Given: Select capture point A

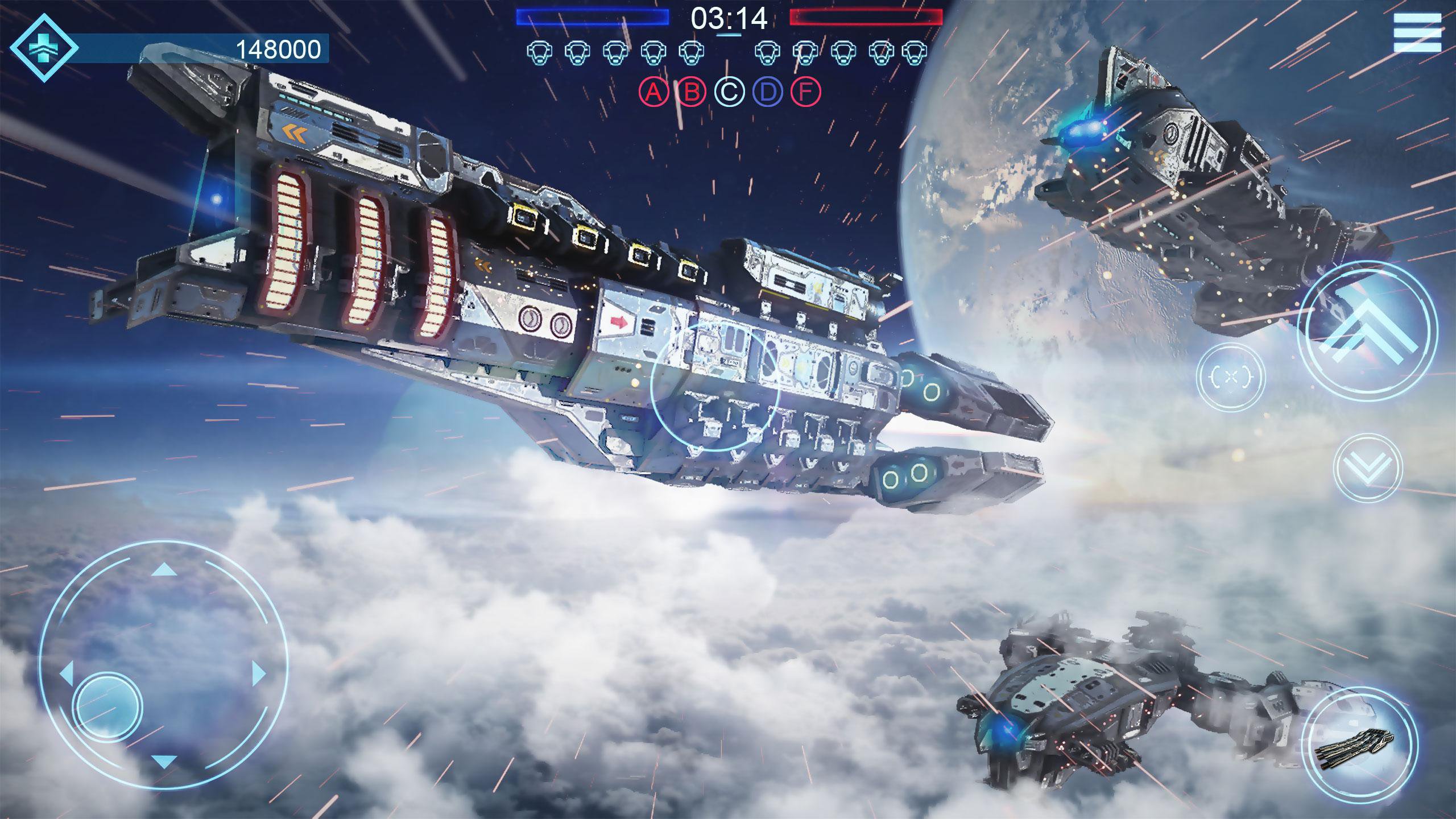Looking at the screenshot, I should [654, 91].
